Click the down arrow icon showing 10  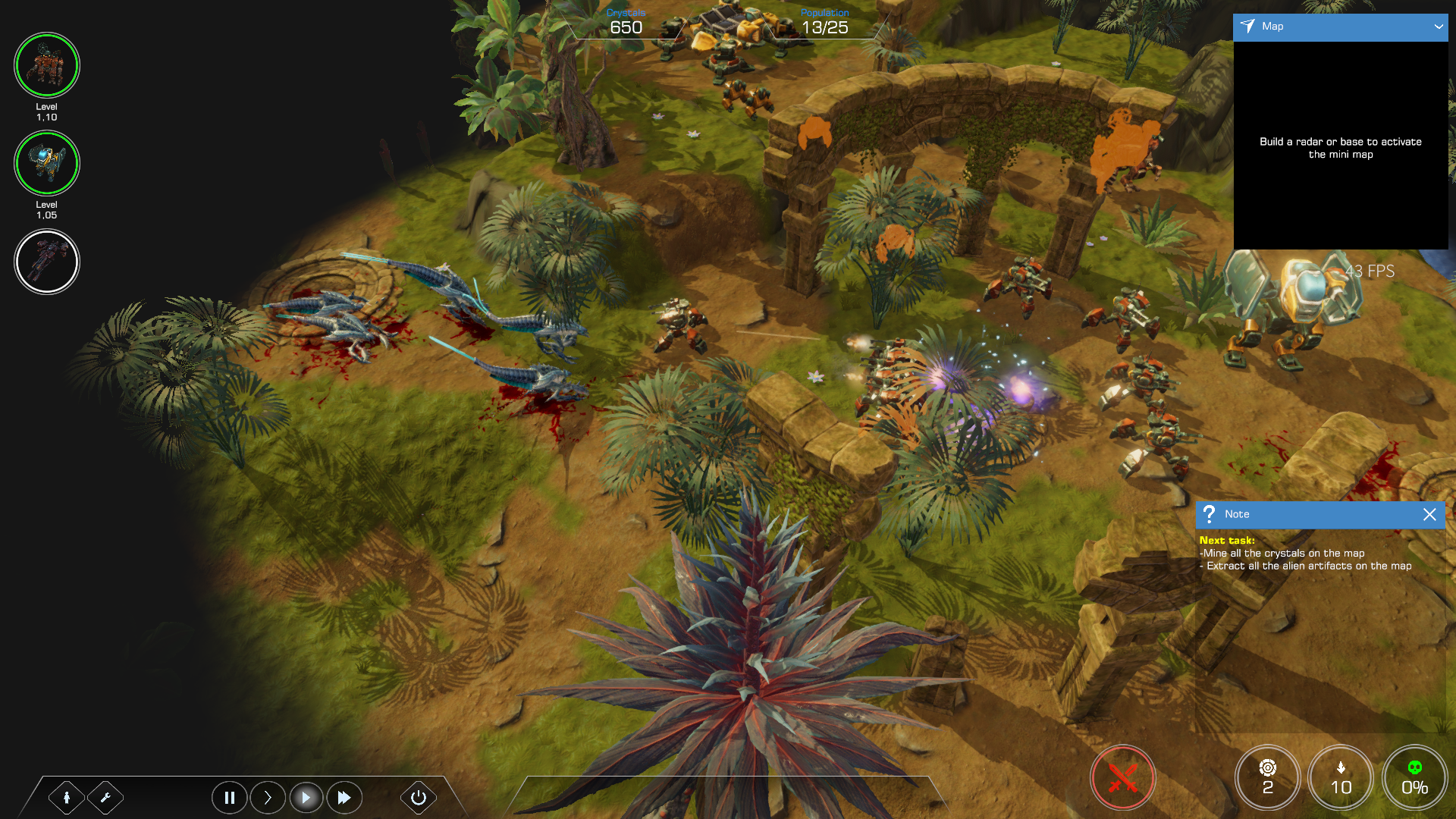(1341, 778)
